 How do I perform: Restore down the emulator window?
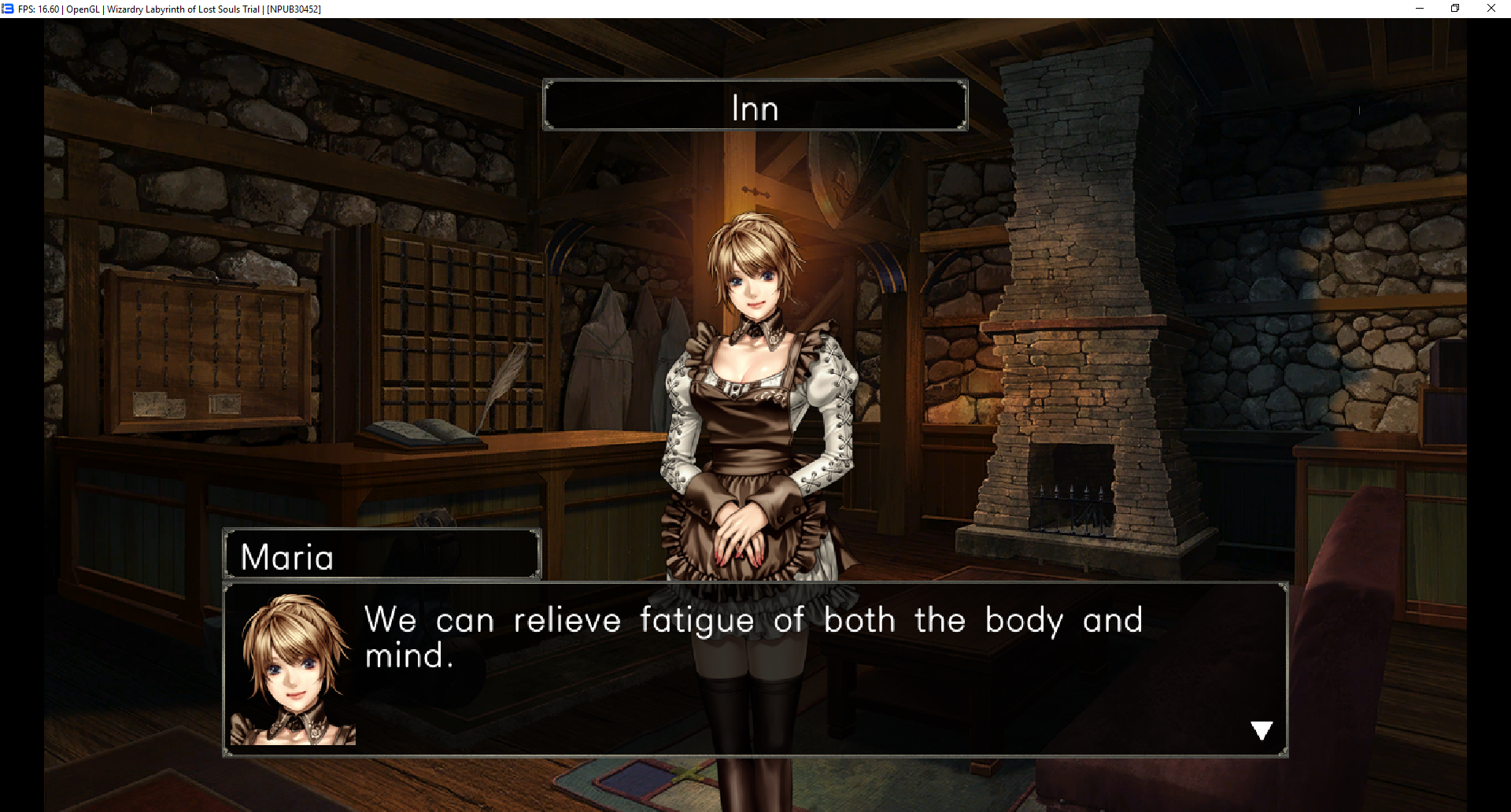pos(1455,9)
